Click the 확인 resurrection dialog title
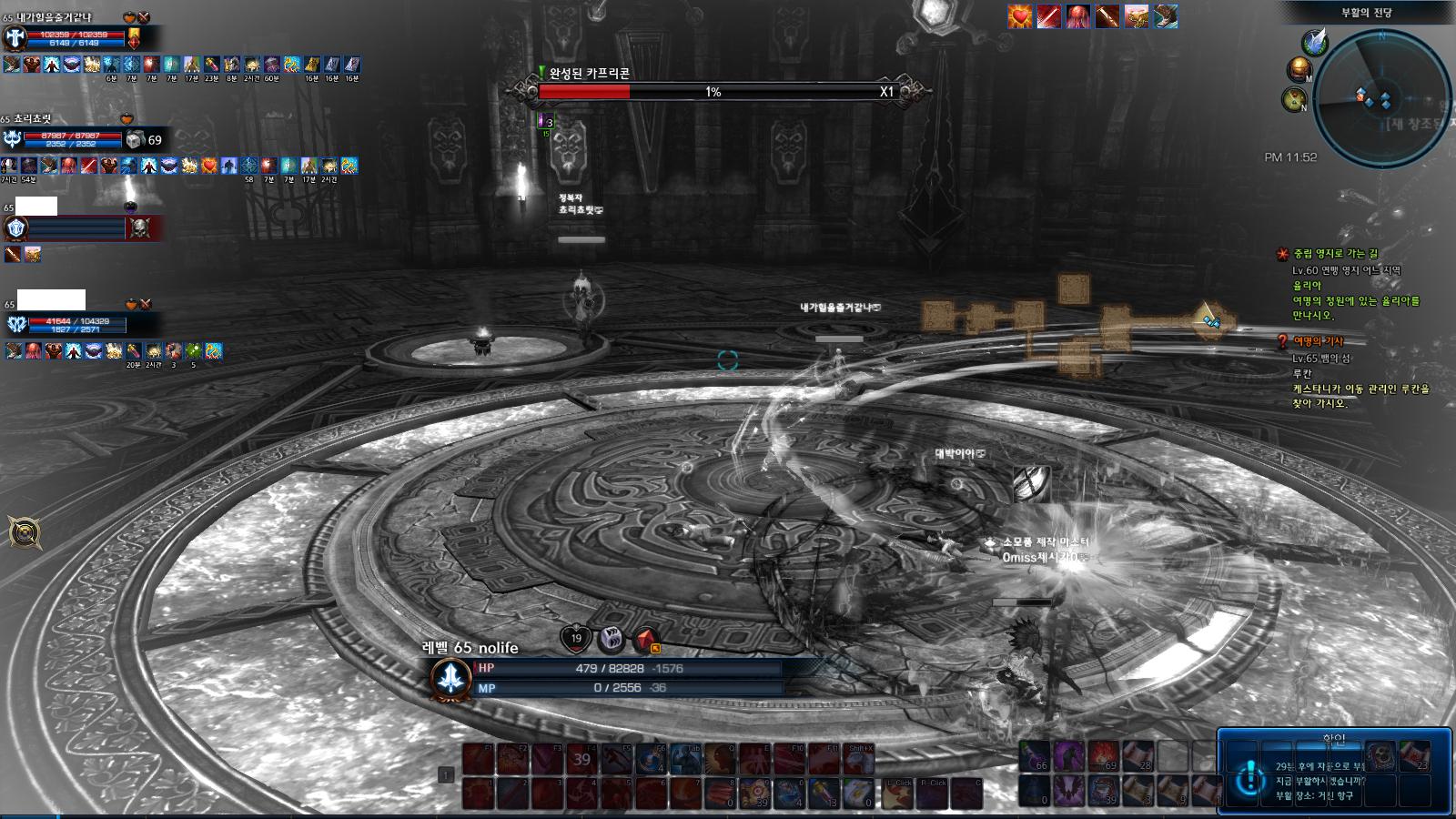Viewport: 1456px width, 819px height. click(1333, 740)
